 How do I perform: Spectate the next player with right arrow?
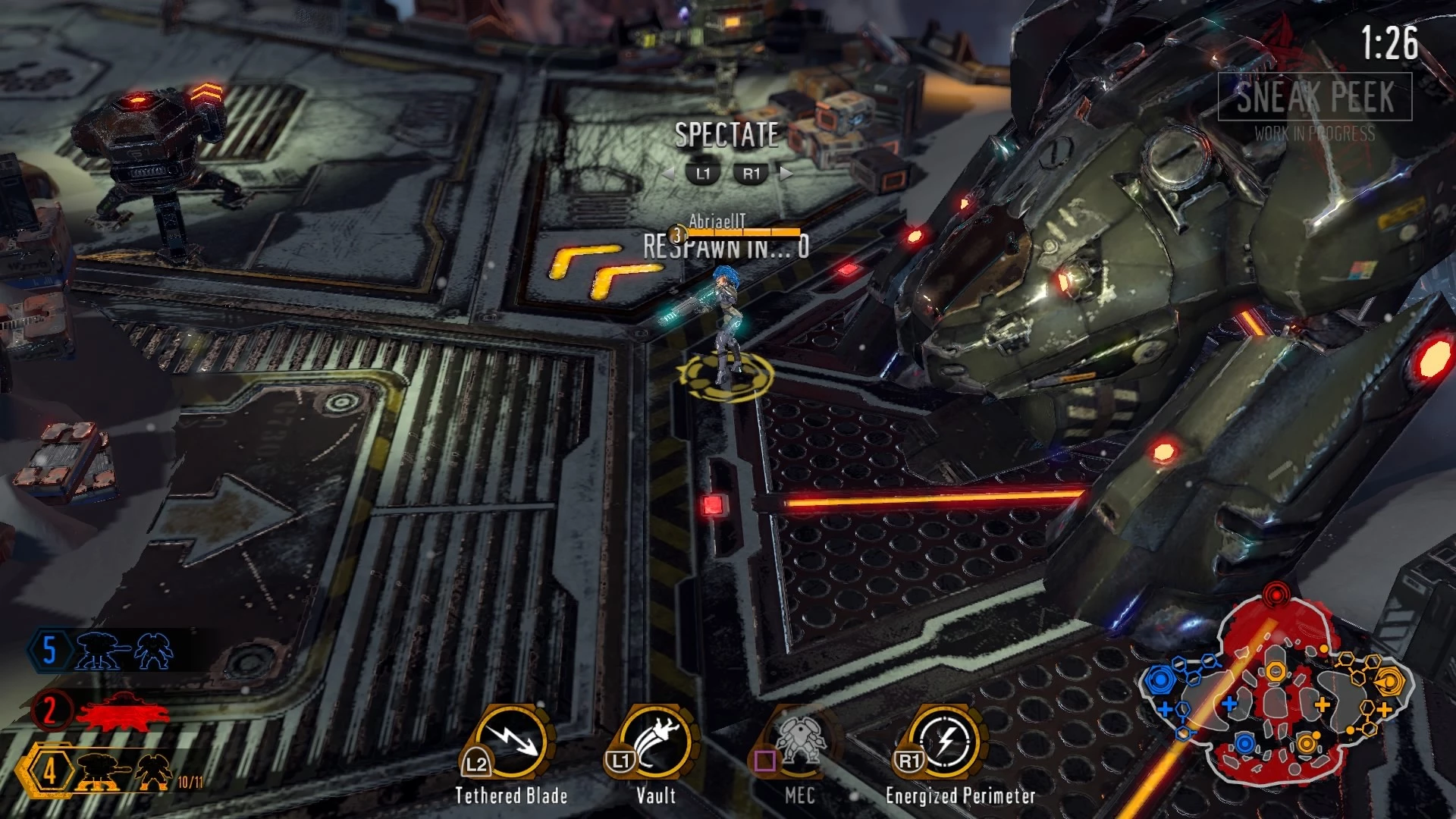click(786, 174)
